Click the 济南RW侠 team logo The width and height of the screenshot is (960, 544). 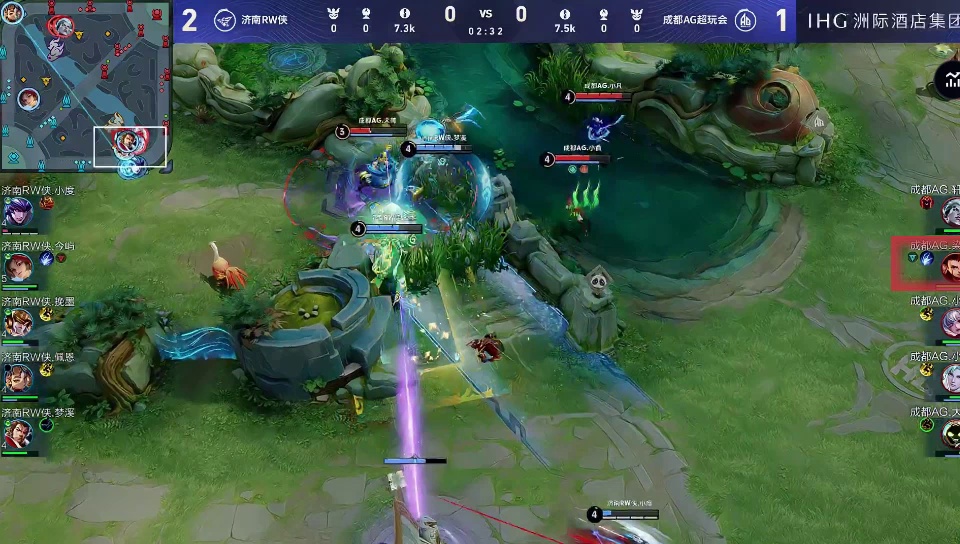(225, 21)
